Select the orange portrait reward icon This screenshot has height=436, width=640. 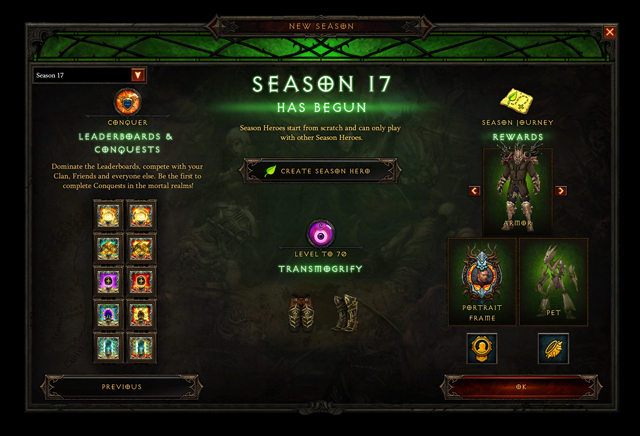pos(482,347)
